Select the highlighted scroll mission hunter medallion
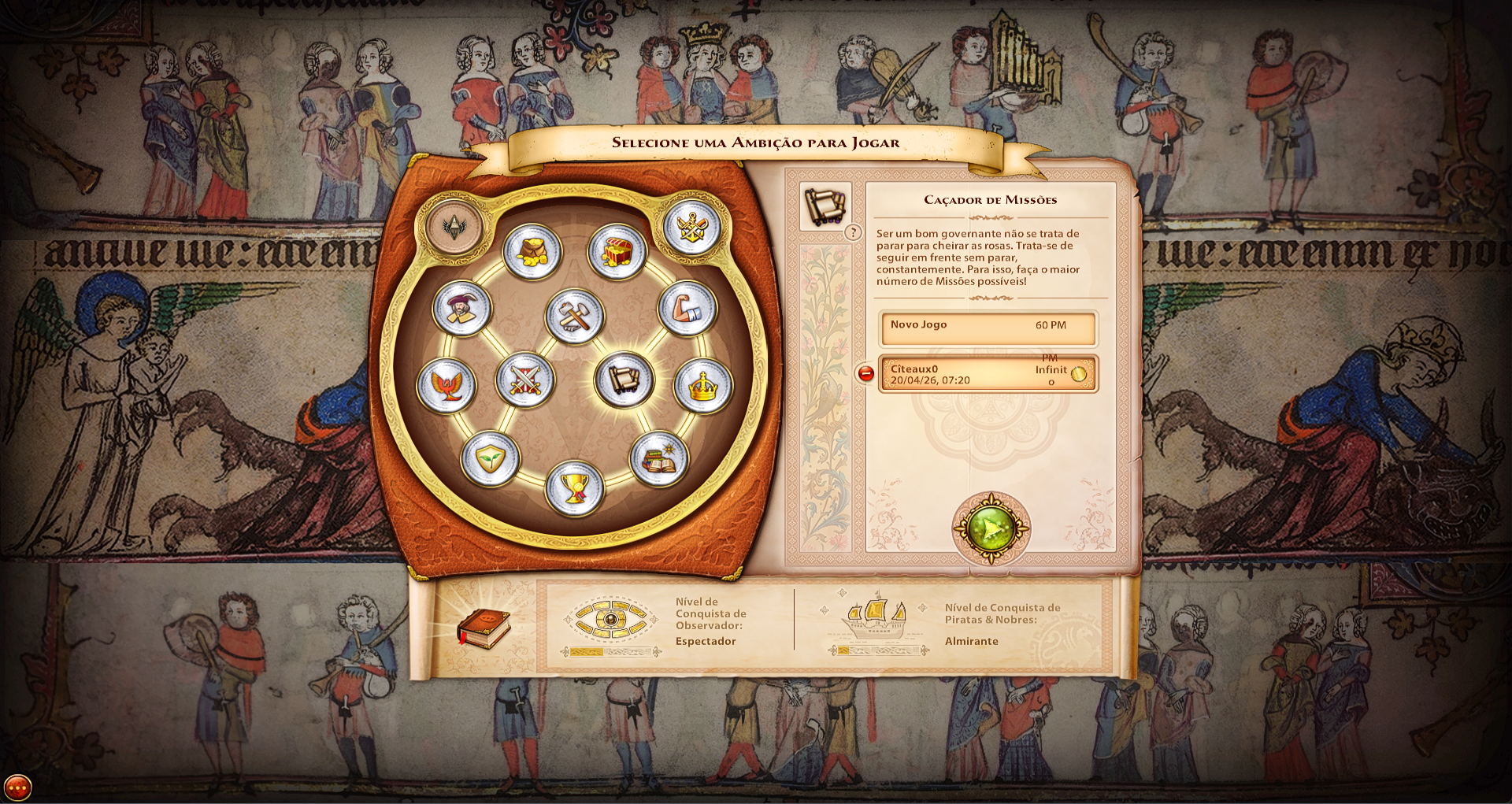The image size is (1512, 804). (x=624, y=380)
